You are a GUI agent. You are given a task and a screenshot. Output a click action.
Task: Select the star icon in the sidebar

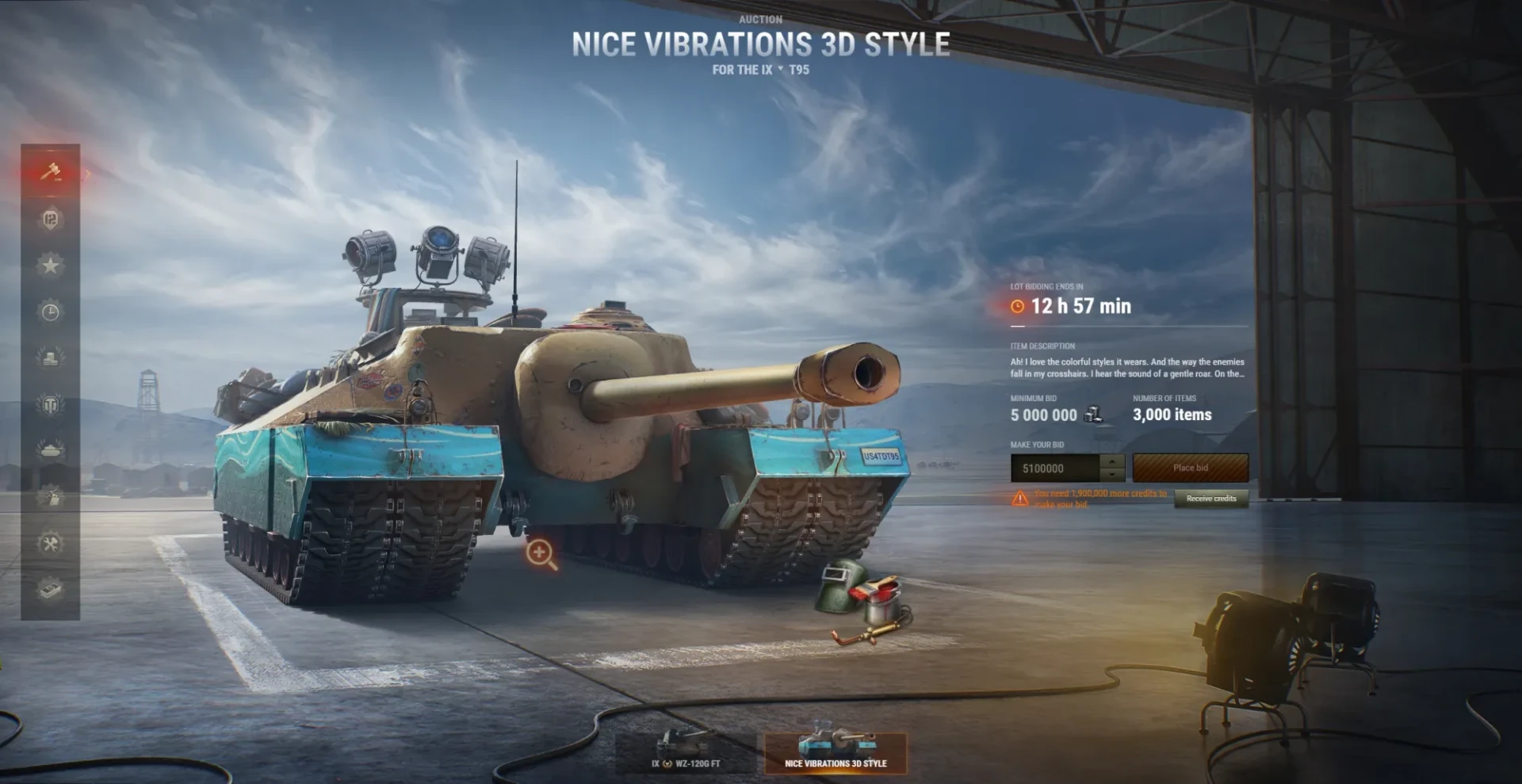click(50, 265)
